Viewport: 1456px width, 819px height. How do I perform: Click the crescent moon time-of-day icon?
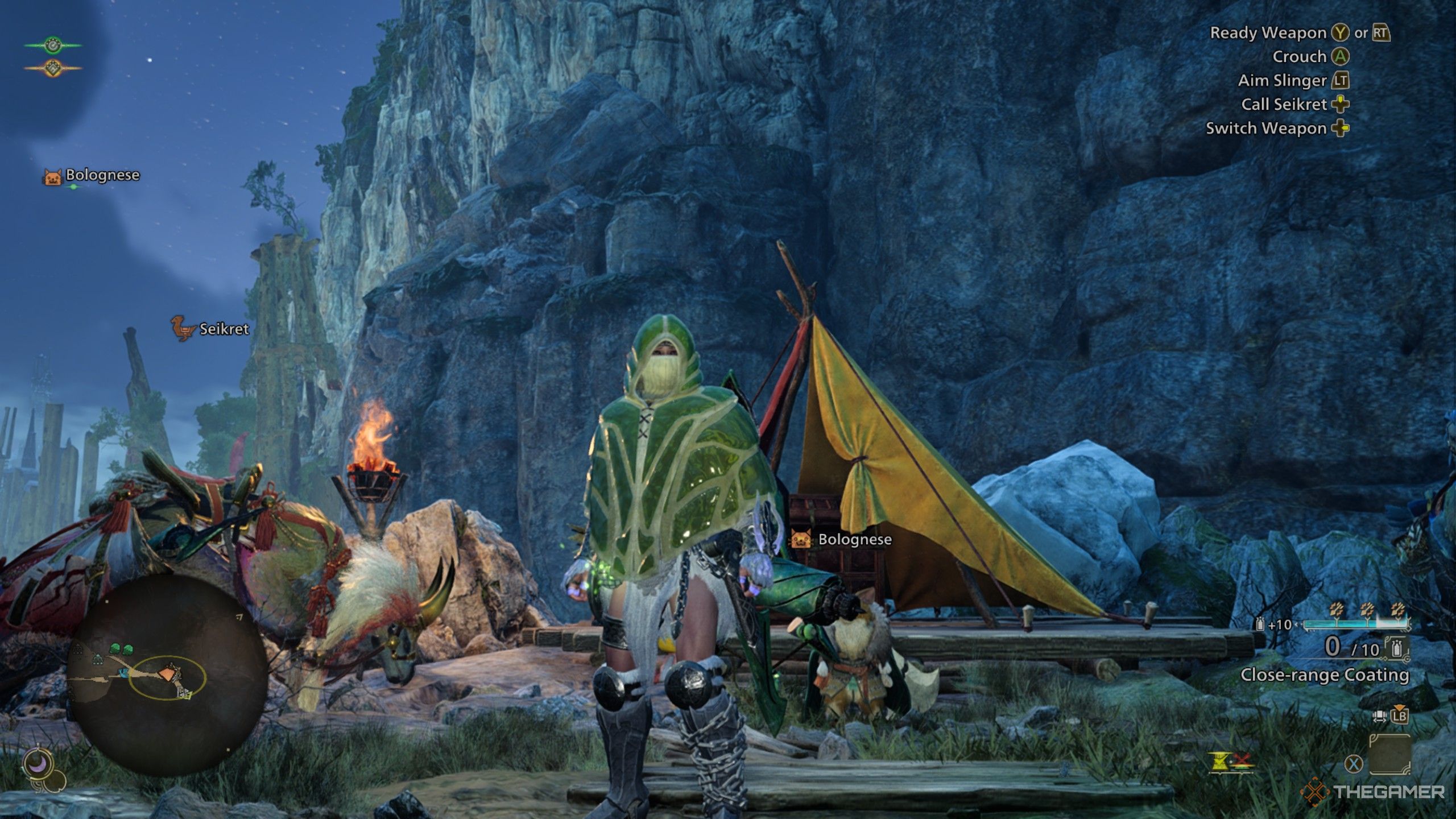(39, 766)
